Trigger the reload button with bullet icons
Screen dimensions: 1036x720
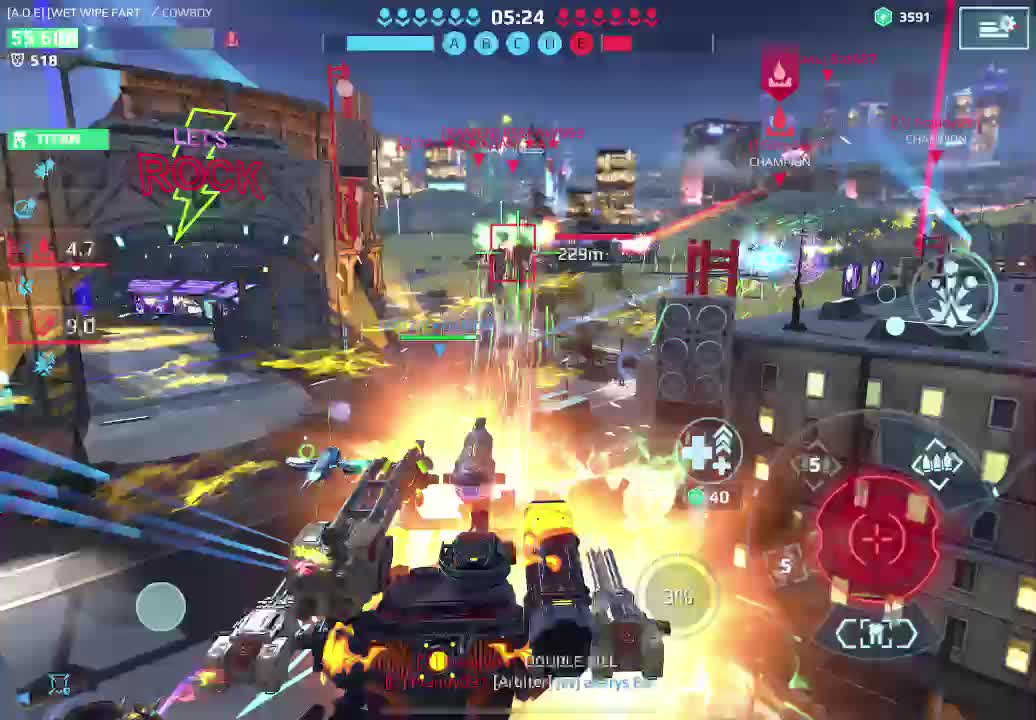click(937, 463)
